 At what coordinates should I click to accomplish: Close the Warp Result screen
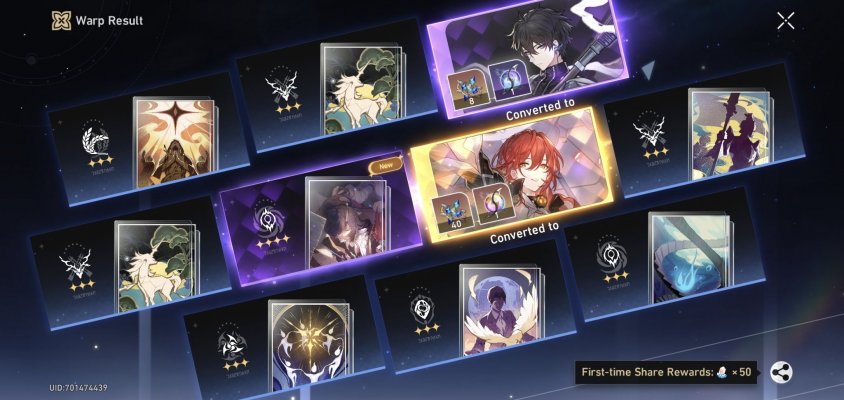[786, 21]
